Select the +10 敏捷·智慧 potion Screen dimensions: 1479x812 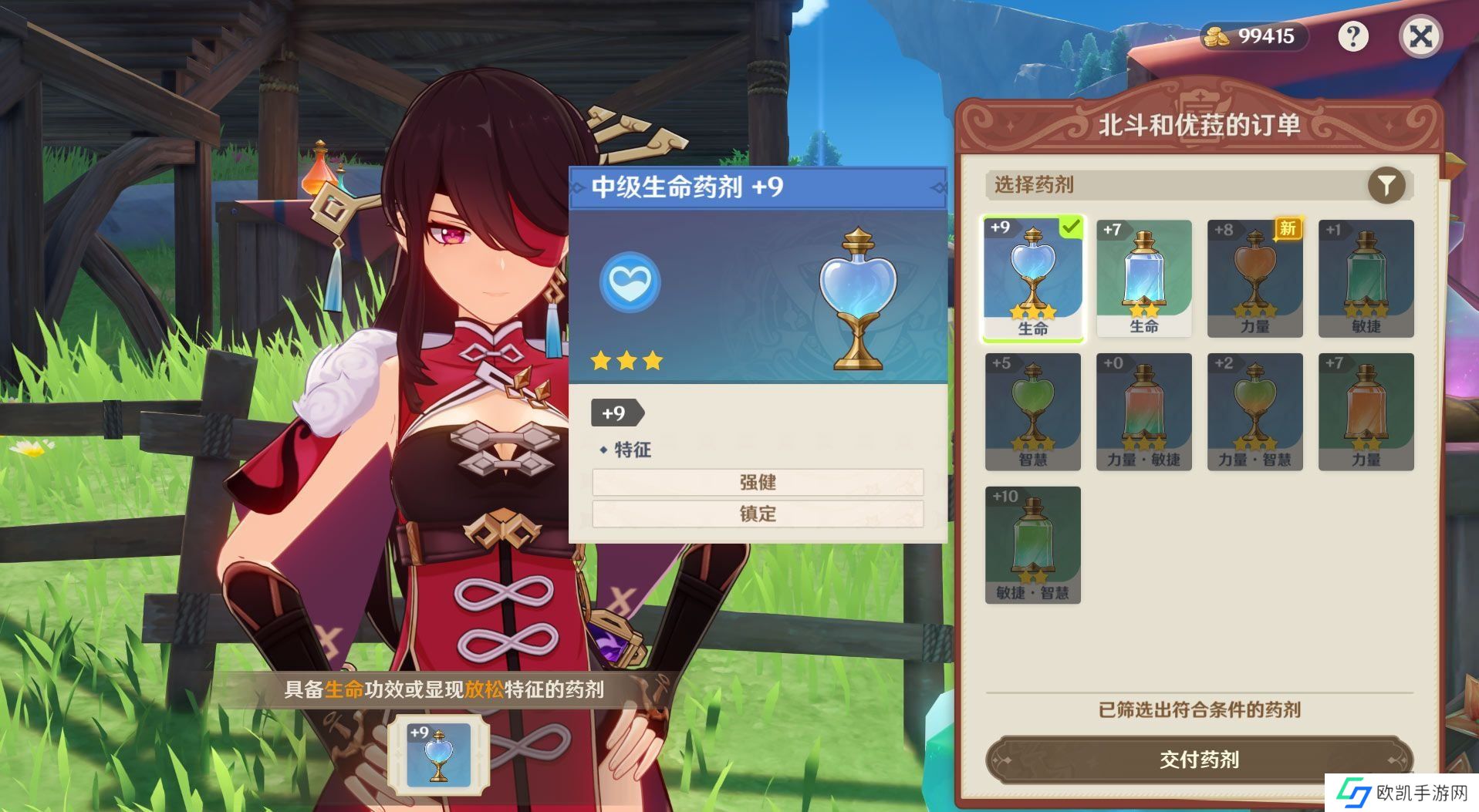tap(1032, 545)
